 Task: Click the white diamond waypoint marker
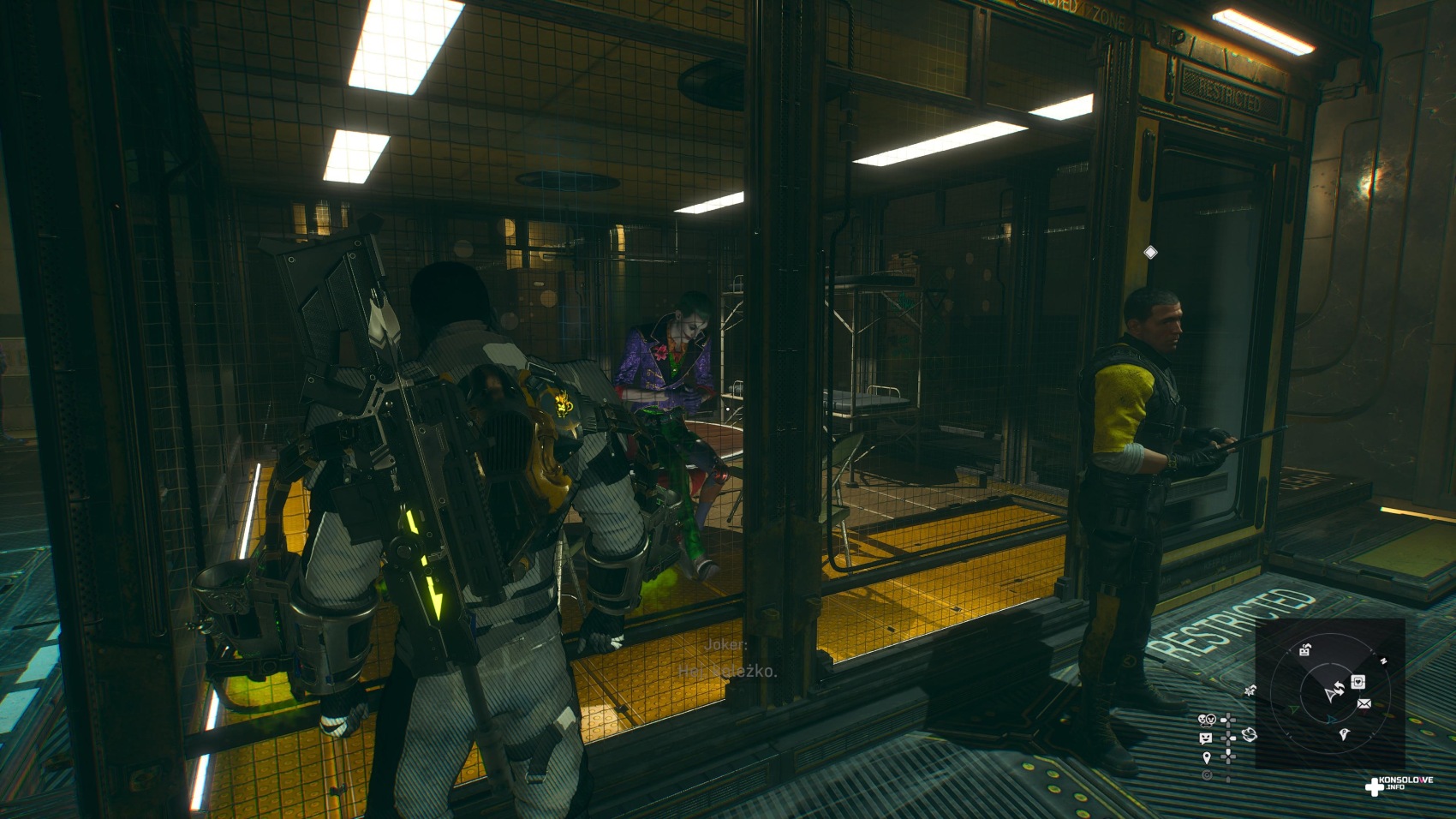click(1150, 252)
